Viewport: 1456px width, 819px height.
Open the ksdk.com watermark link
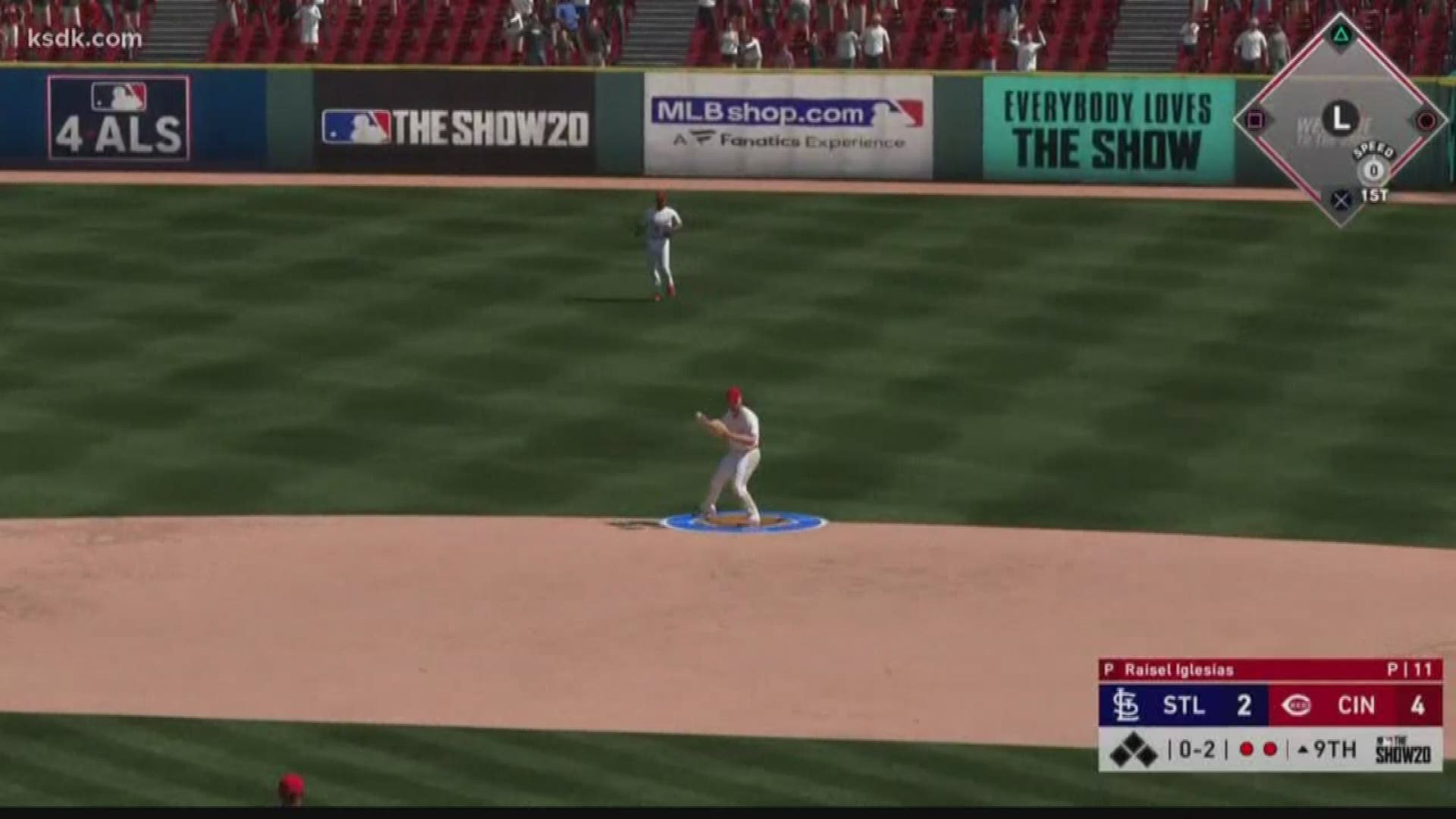[84, 39]
